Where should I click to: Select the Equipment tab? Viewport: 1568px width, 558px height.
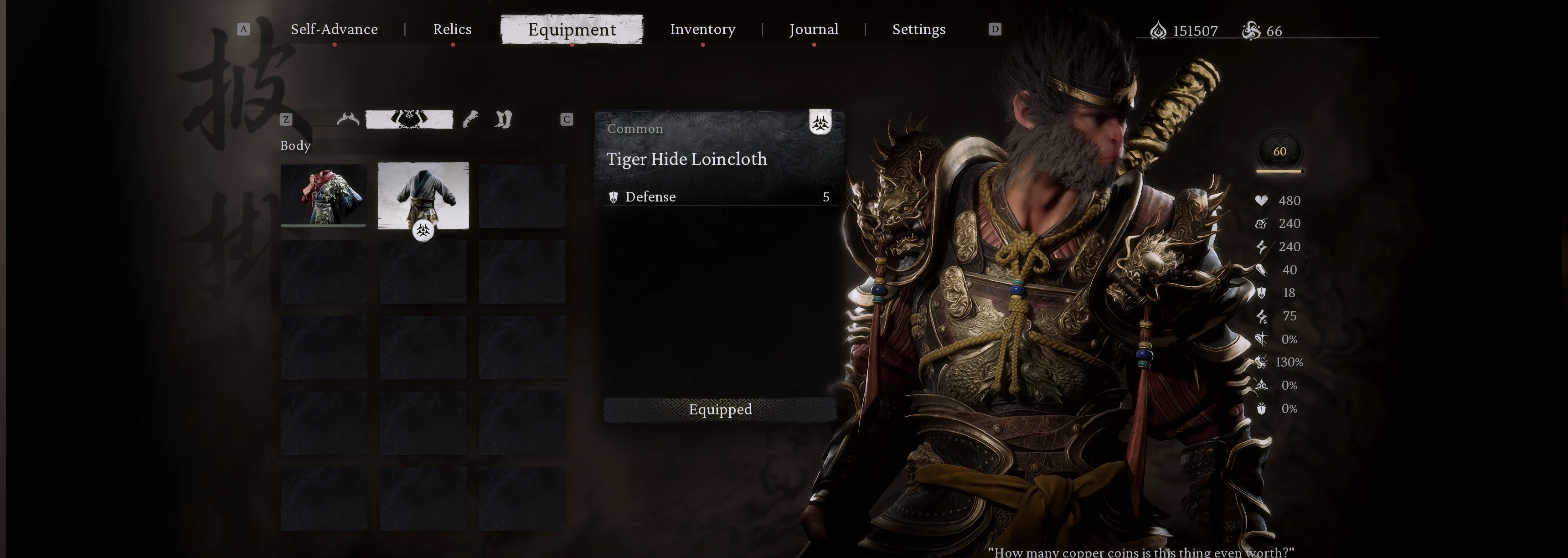(x=572, y=29)
